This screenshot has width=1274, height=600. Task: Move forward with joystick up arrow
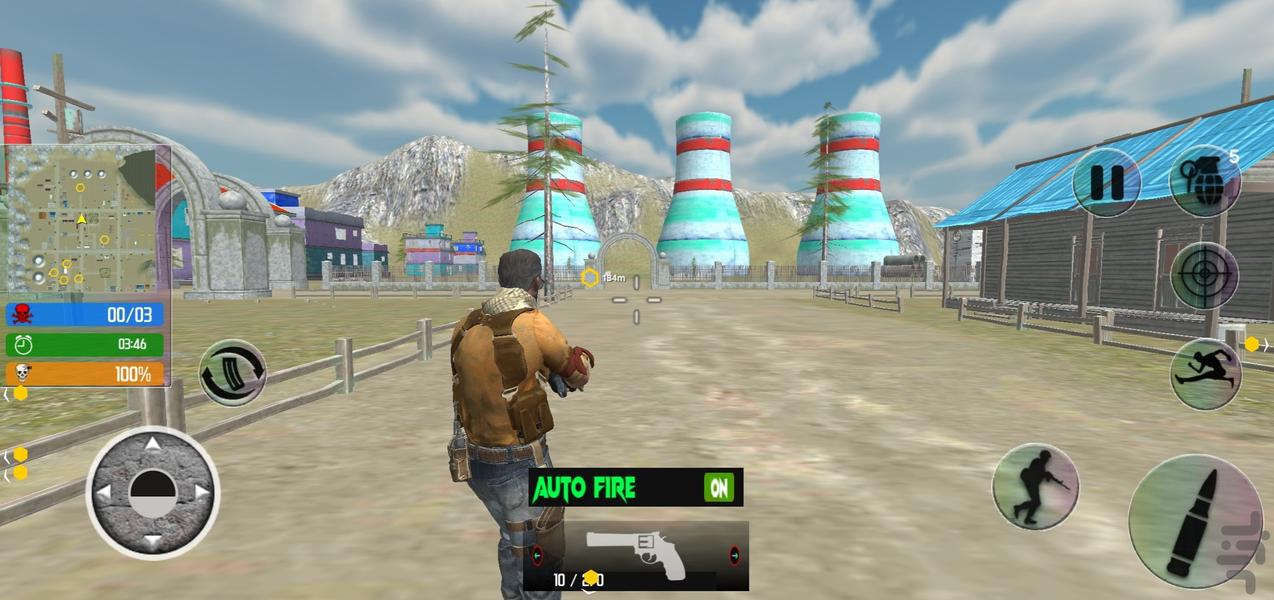tap(152, 444)
